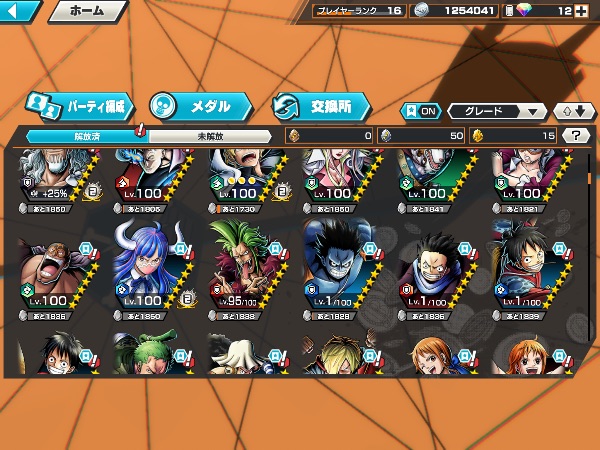
Task: Switch to the メダル medal tab
Action: coord(195,105)
